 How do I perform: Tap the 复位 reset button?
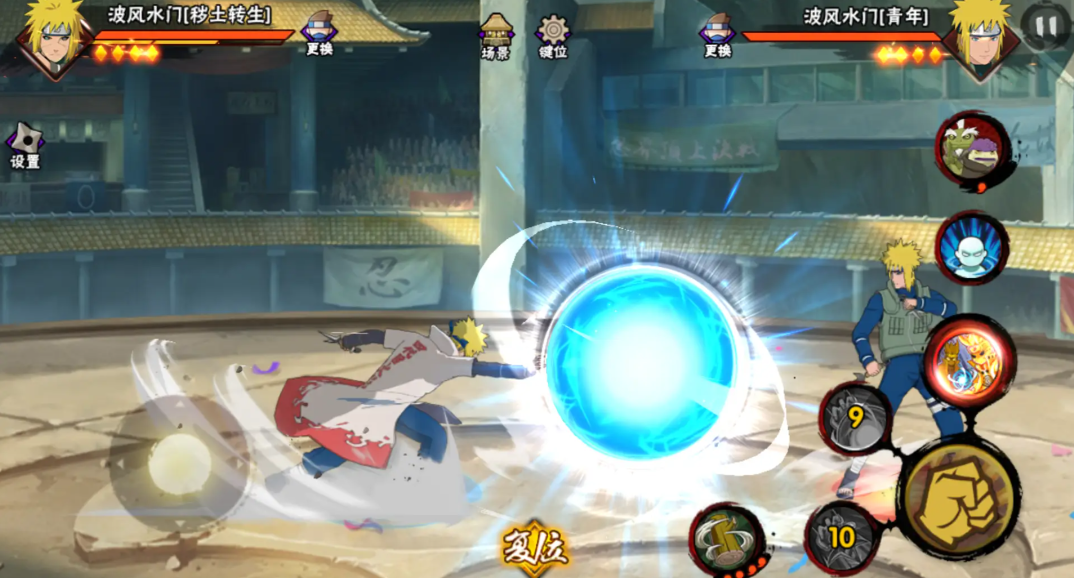[536, 548]
